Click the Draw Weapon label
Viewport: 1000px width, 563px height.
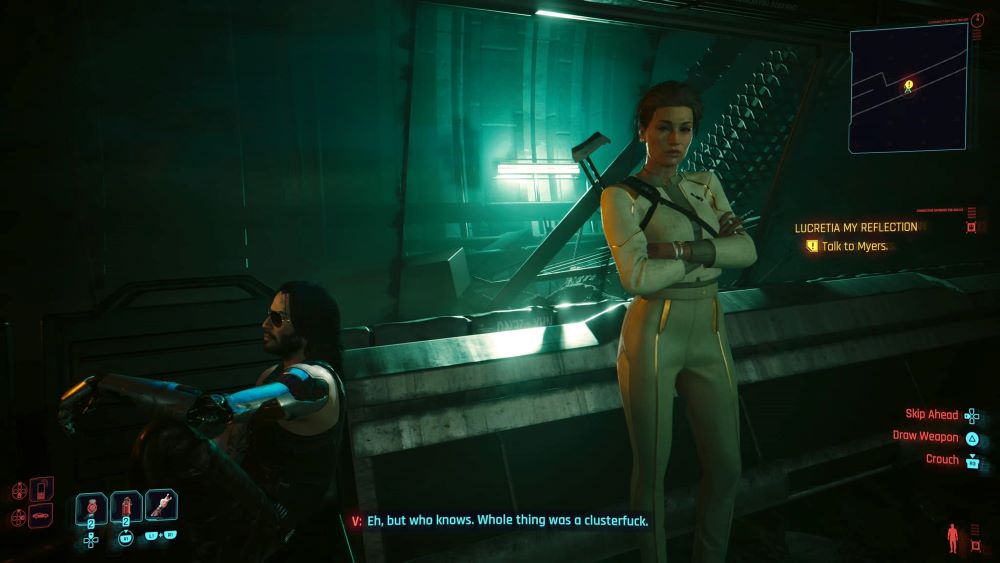click(x=925, y=437)
